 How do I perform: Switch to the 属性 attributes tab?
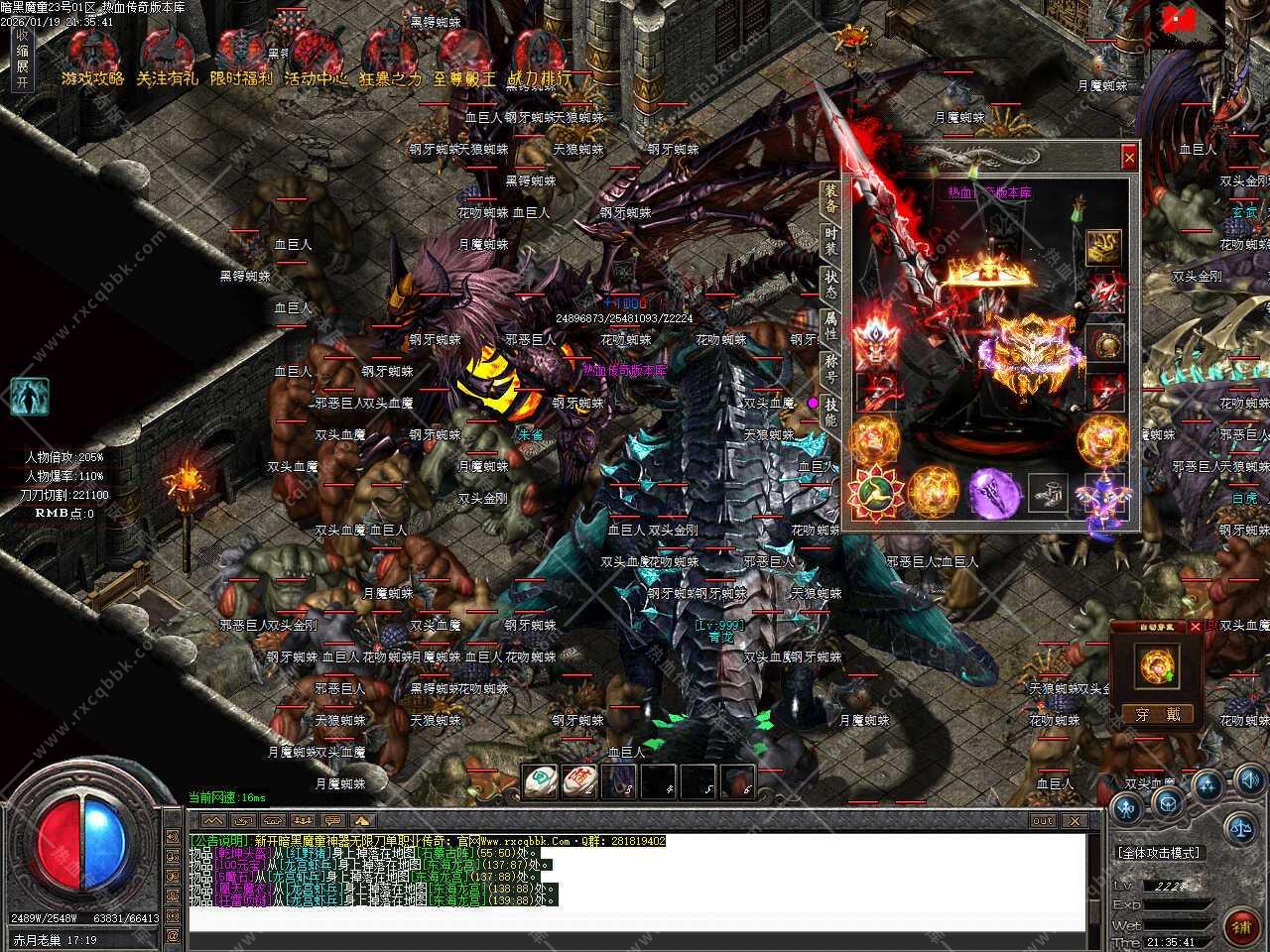830,325
